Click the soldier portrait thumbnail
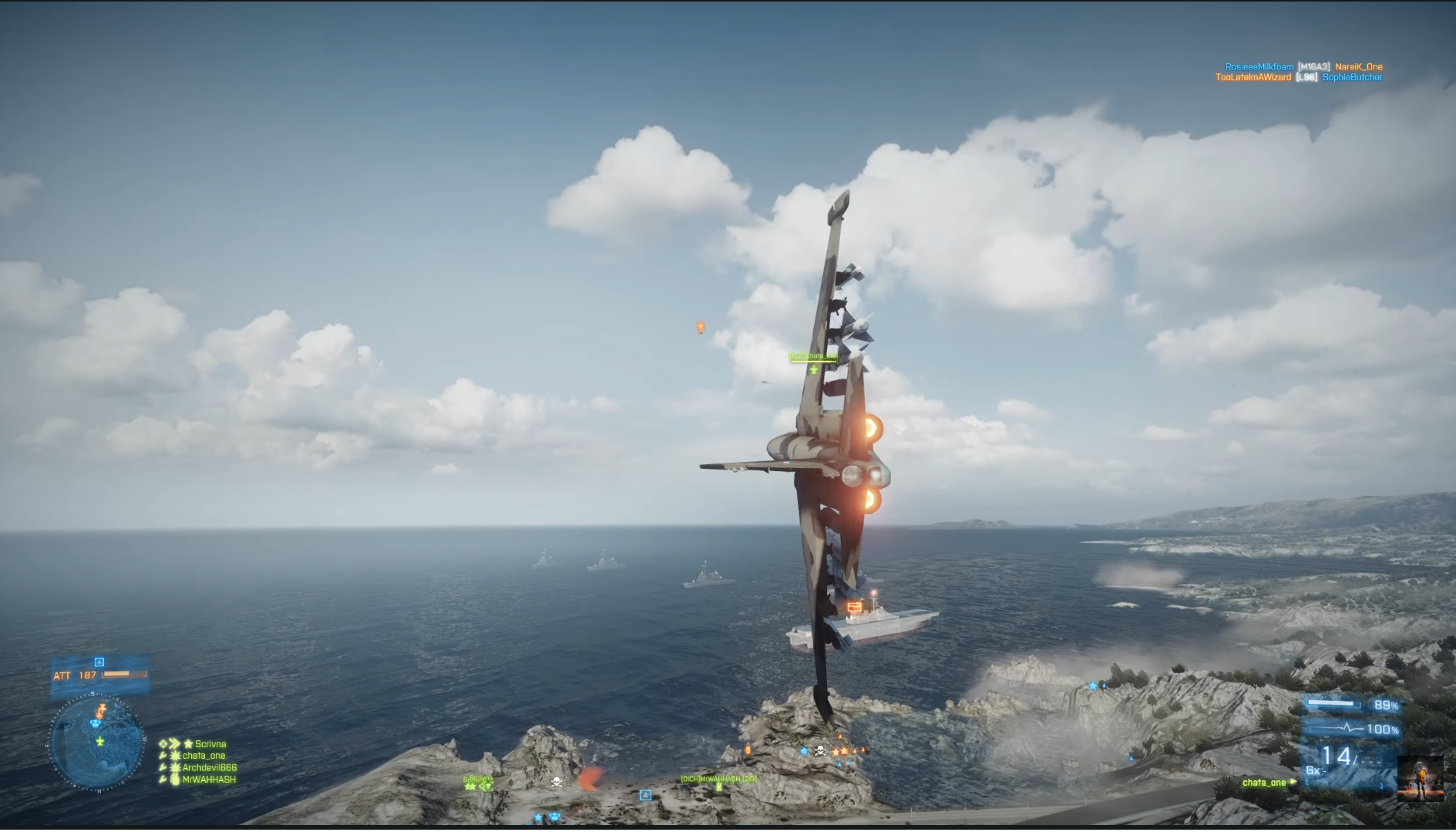Viewport: 1456px width, 832px height. (1420, 779)
